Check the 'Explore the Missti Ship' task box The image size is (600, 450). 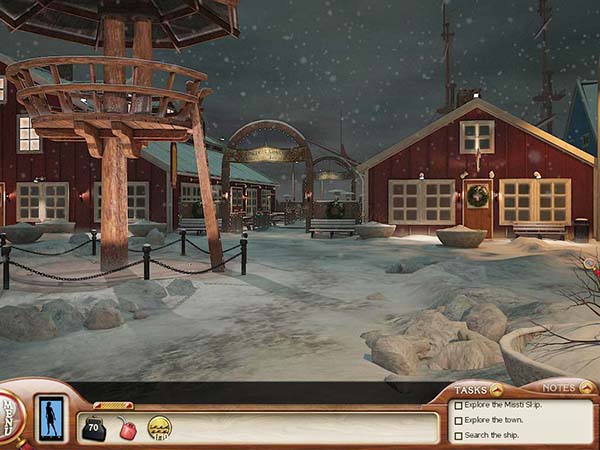(458, 406)
